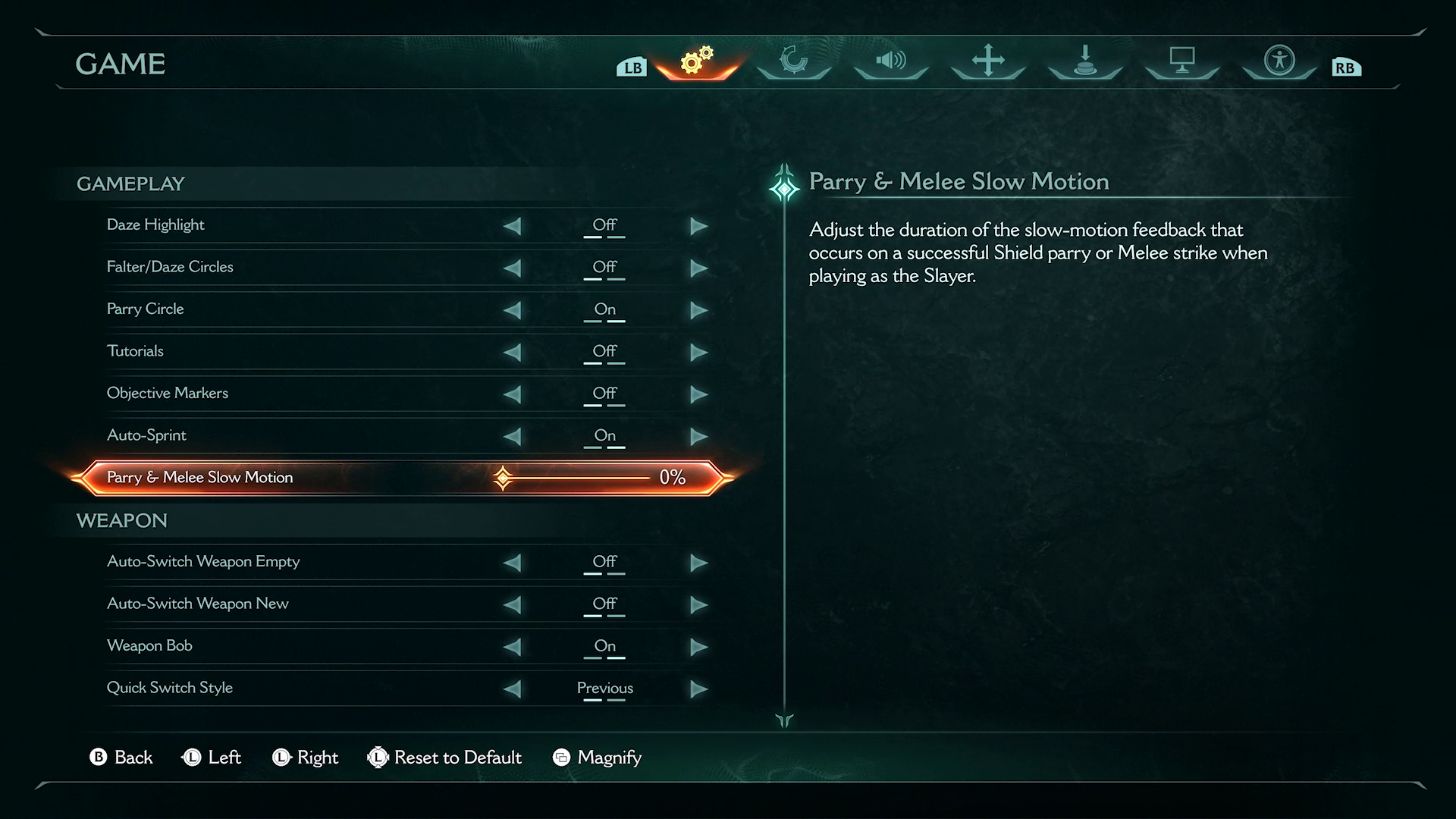The width and height of the screenshot is (1456, 819).
Task: Click left arrow for Falter/Daze Circles
Action: click(513, 268)
